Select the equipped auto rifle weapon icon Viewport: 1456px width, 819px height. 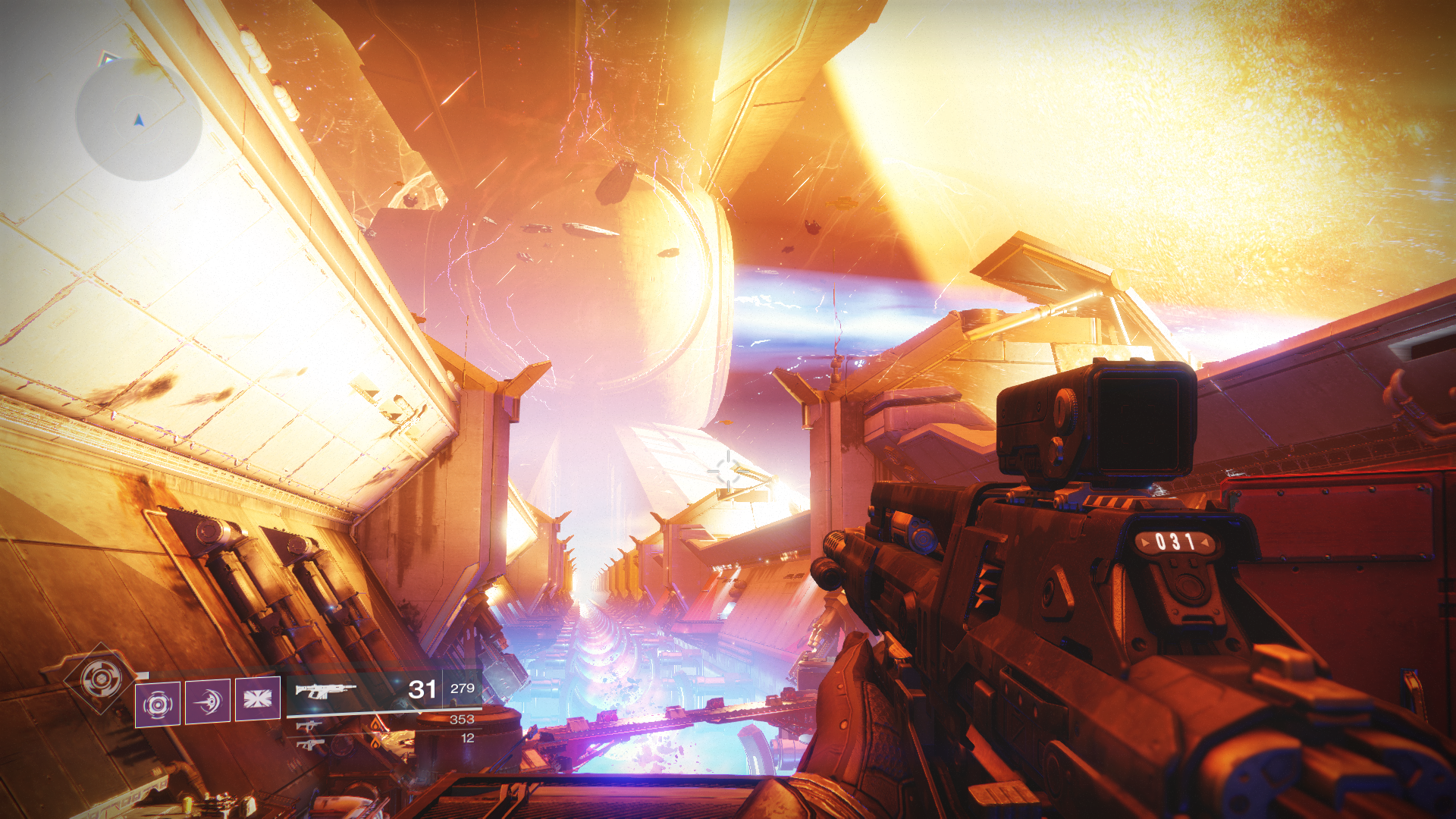(x=325, y=690)
